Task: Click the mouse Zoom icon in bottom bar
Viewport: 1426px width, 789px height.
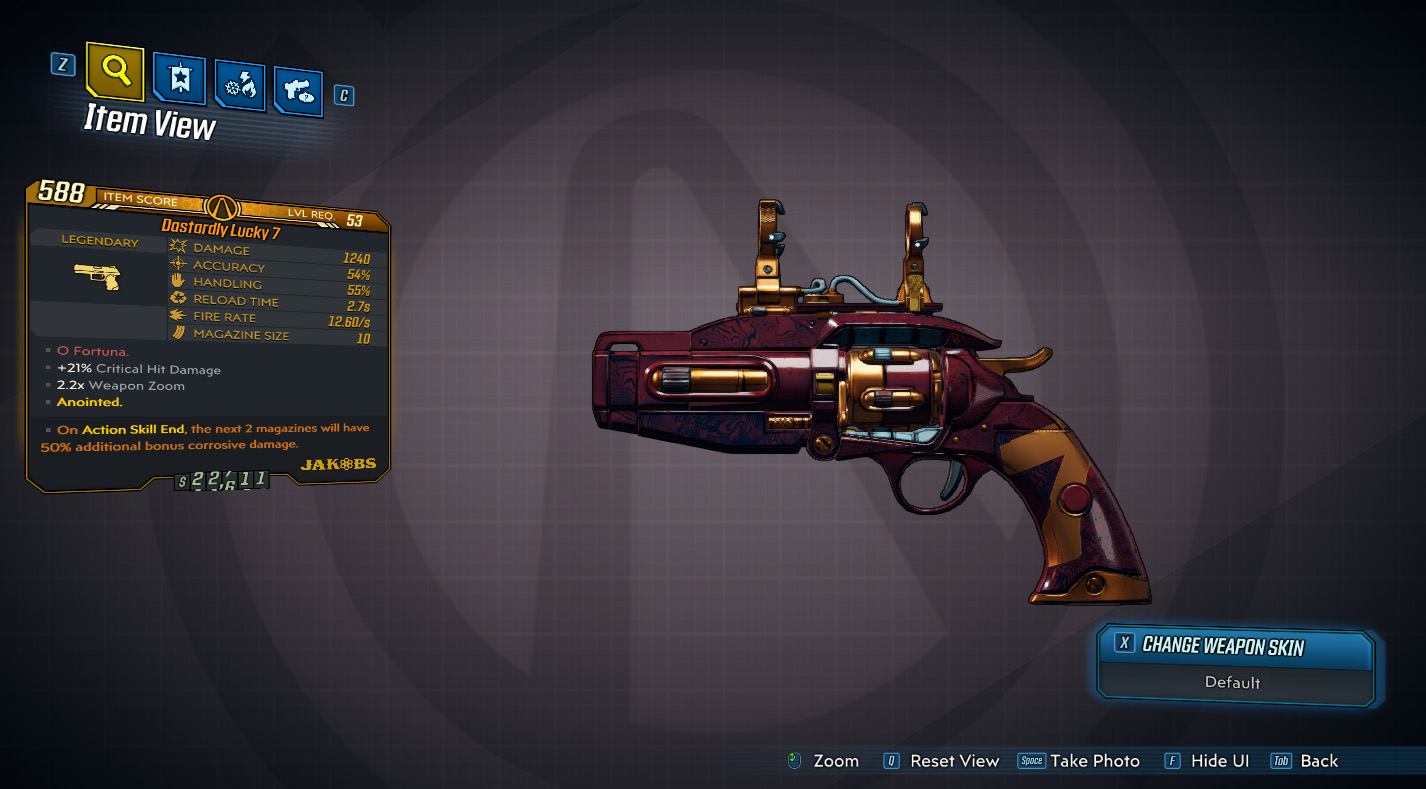Action: point(795,761)
